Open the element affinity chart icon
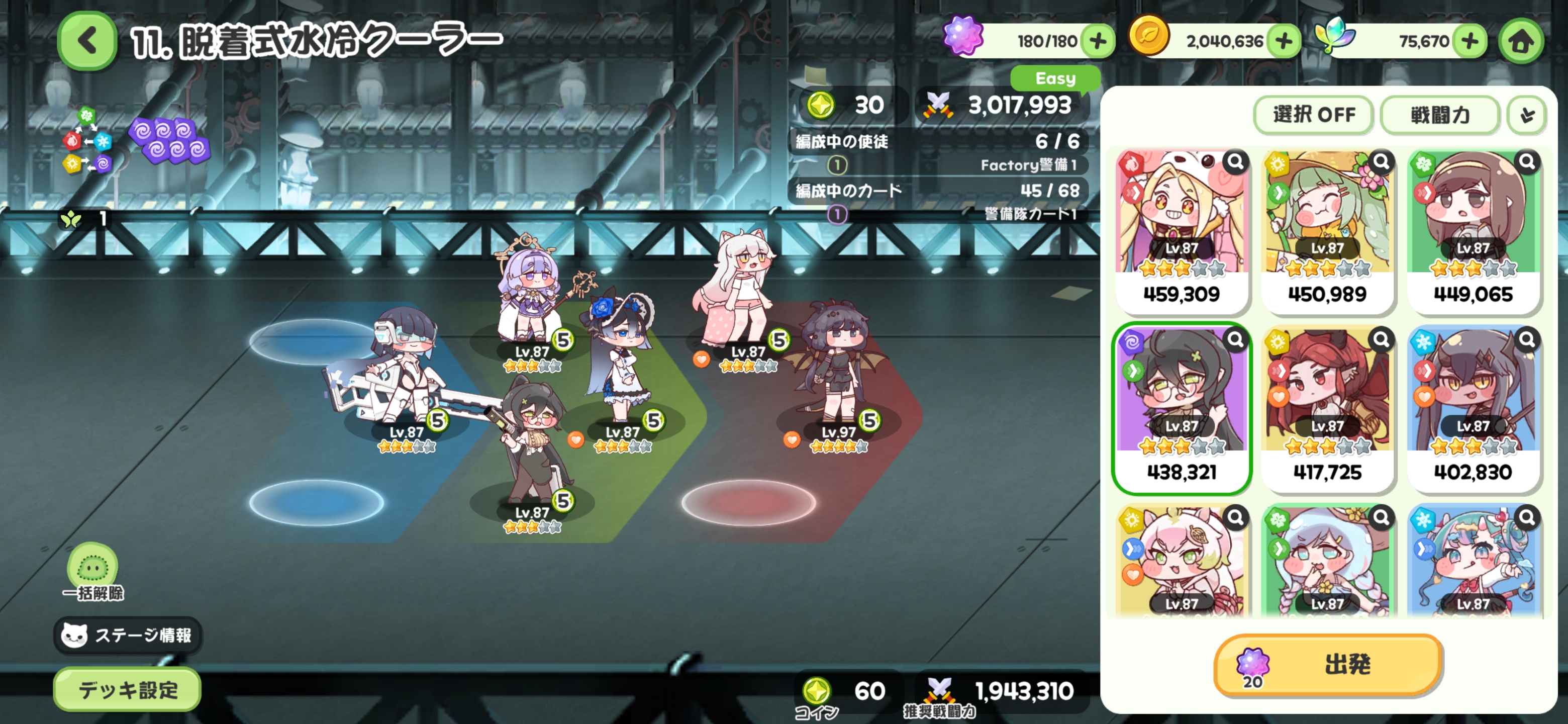 click(87, 141)
